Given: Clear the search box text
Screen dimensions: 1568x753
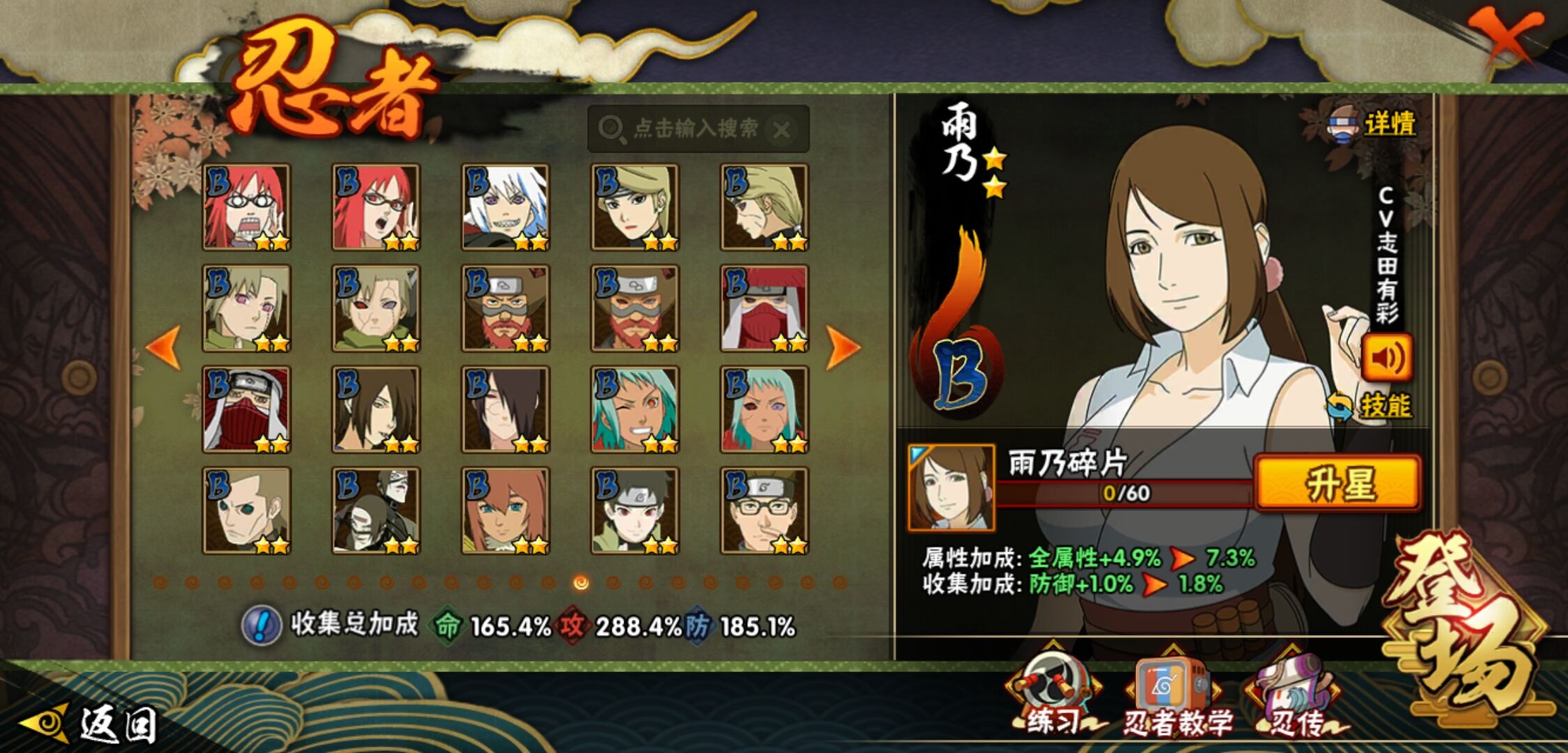Looking at the screenshot, I should click(x=783, y=130).
